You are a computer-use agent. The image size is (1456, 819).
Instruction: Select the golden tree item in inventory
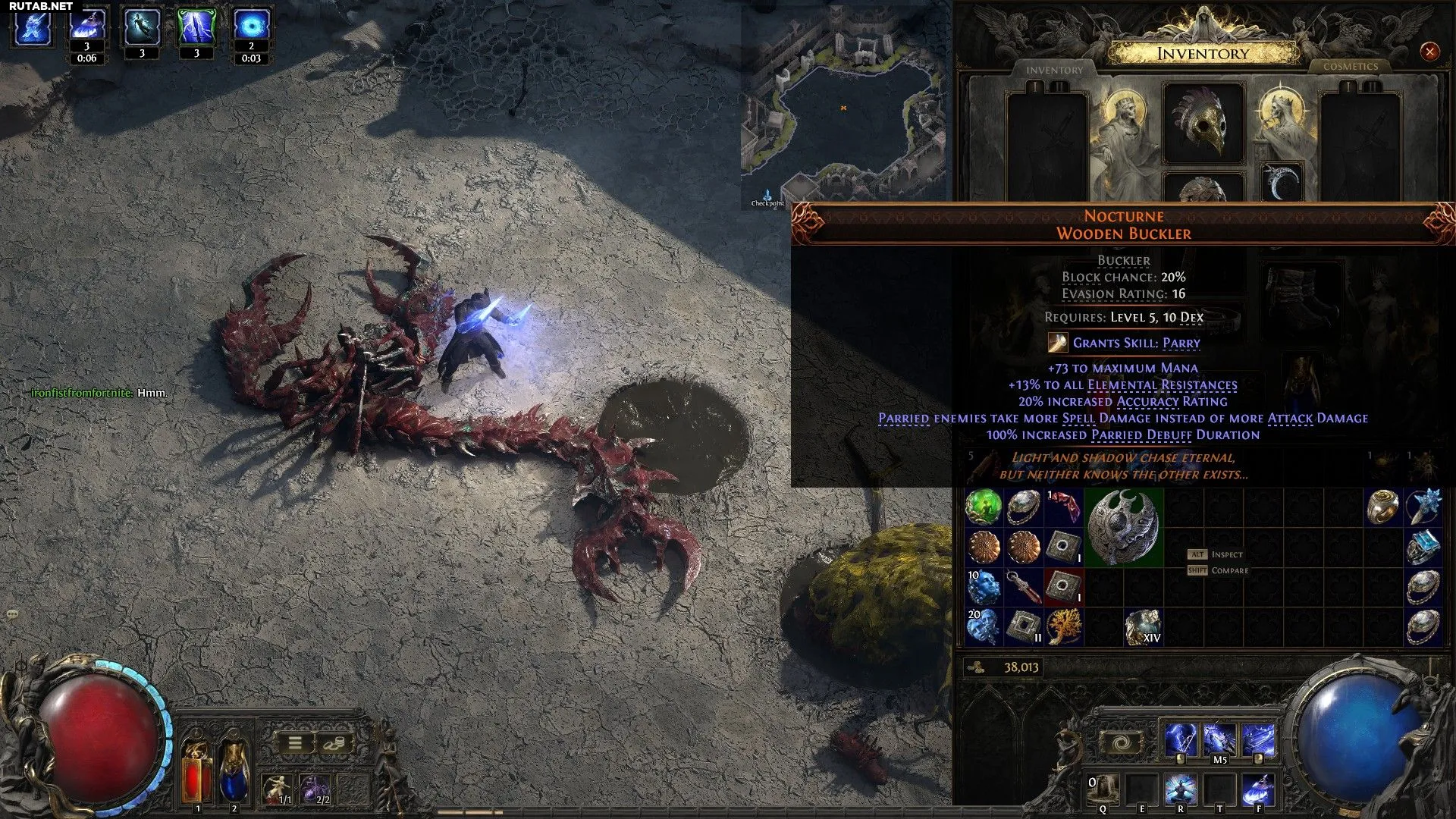[x=1063, y=626]
